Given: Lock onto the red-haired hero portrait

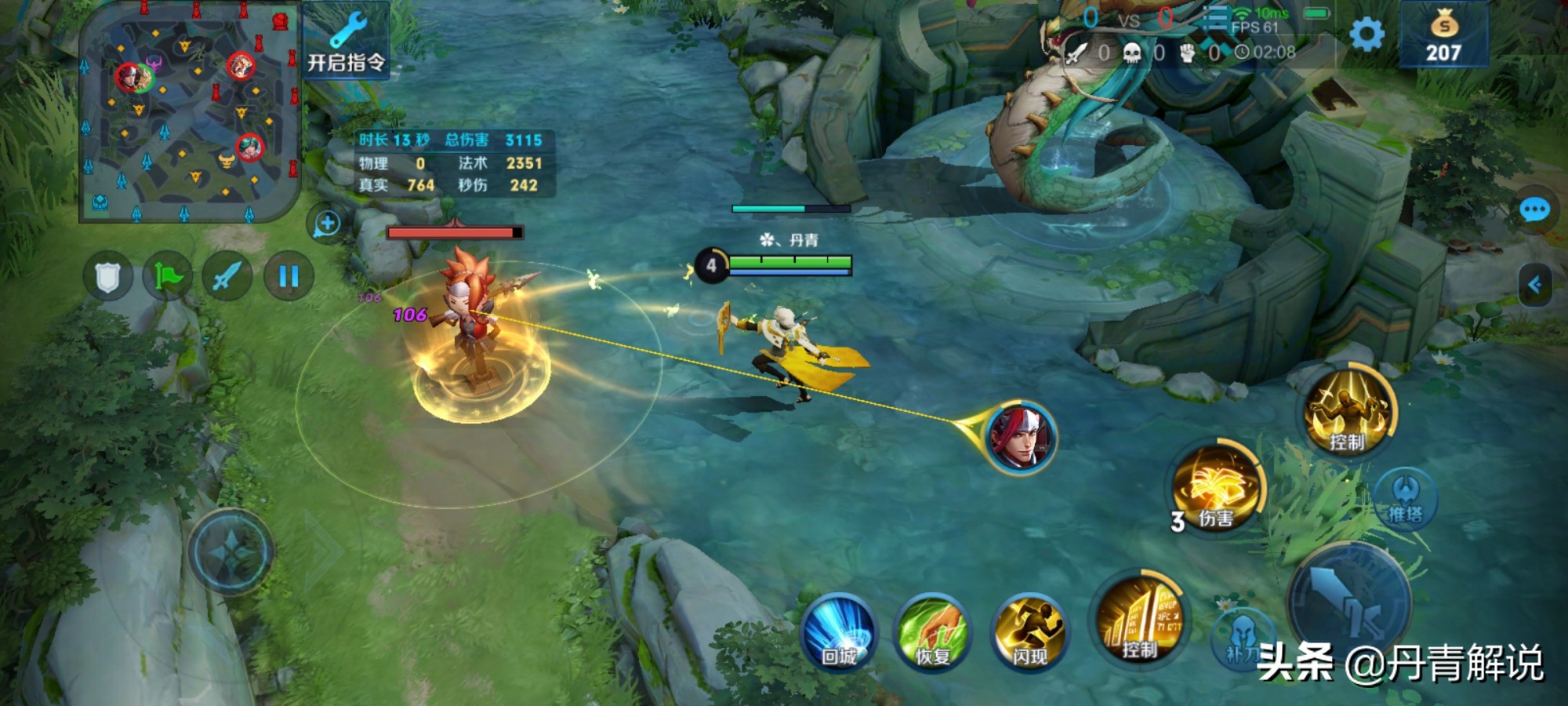Looking at the screenshot, I should point(1020,438).
